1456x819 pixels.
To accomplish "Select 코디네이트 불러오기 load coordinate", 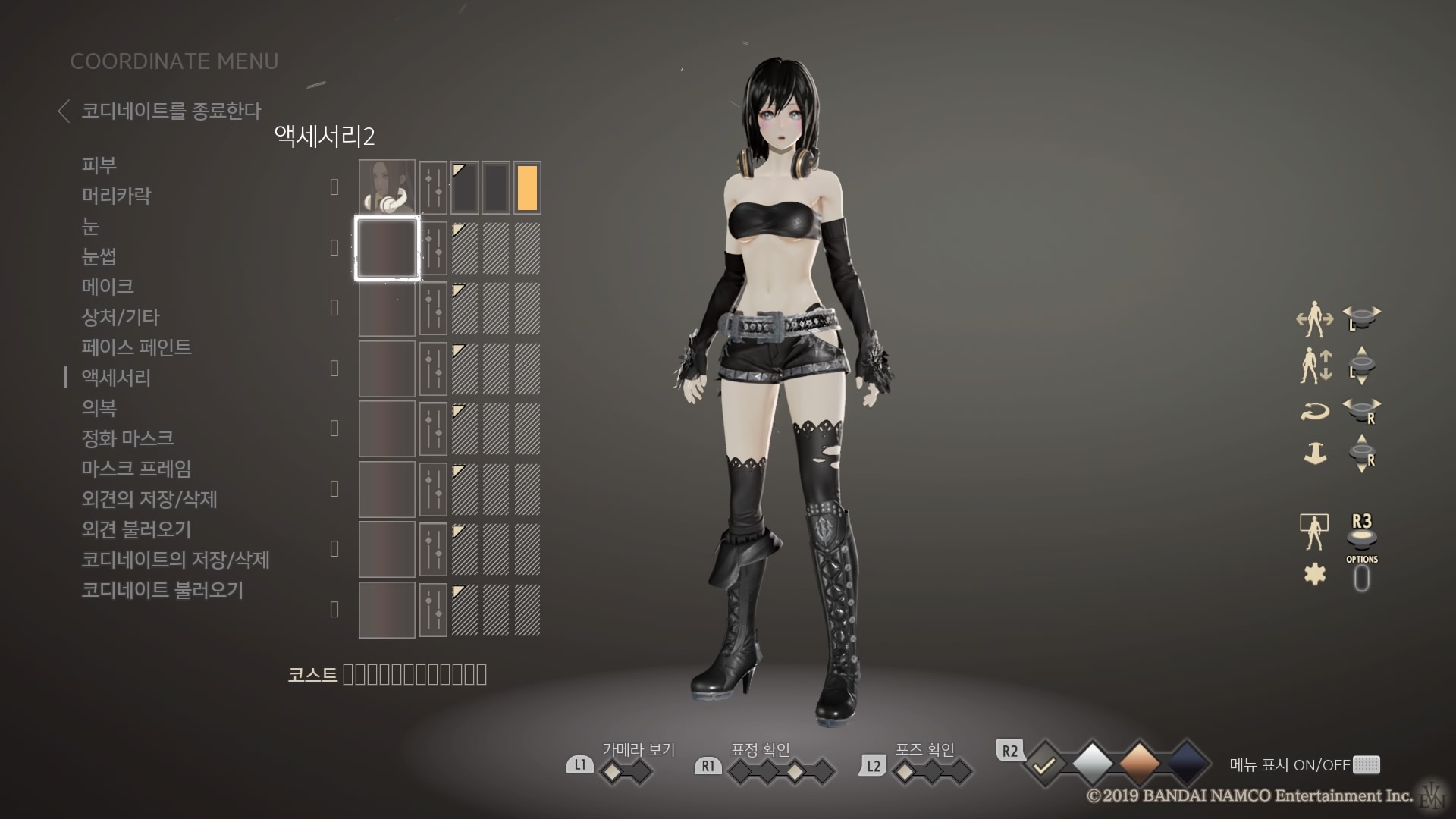I will 162,590.
